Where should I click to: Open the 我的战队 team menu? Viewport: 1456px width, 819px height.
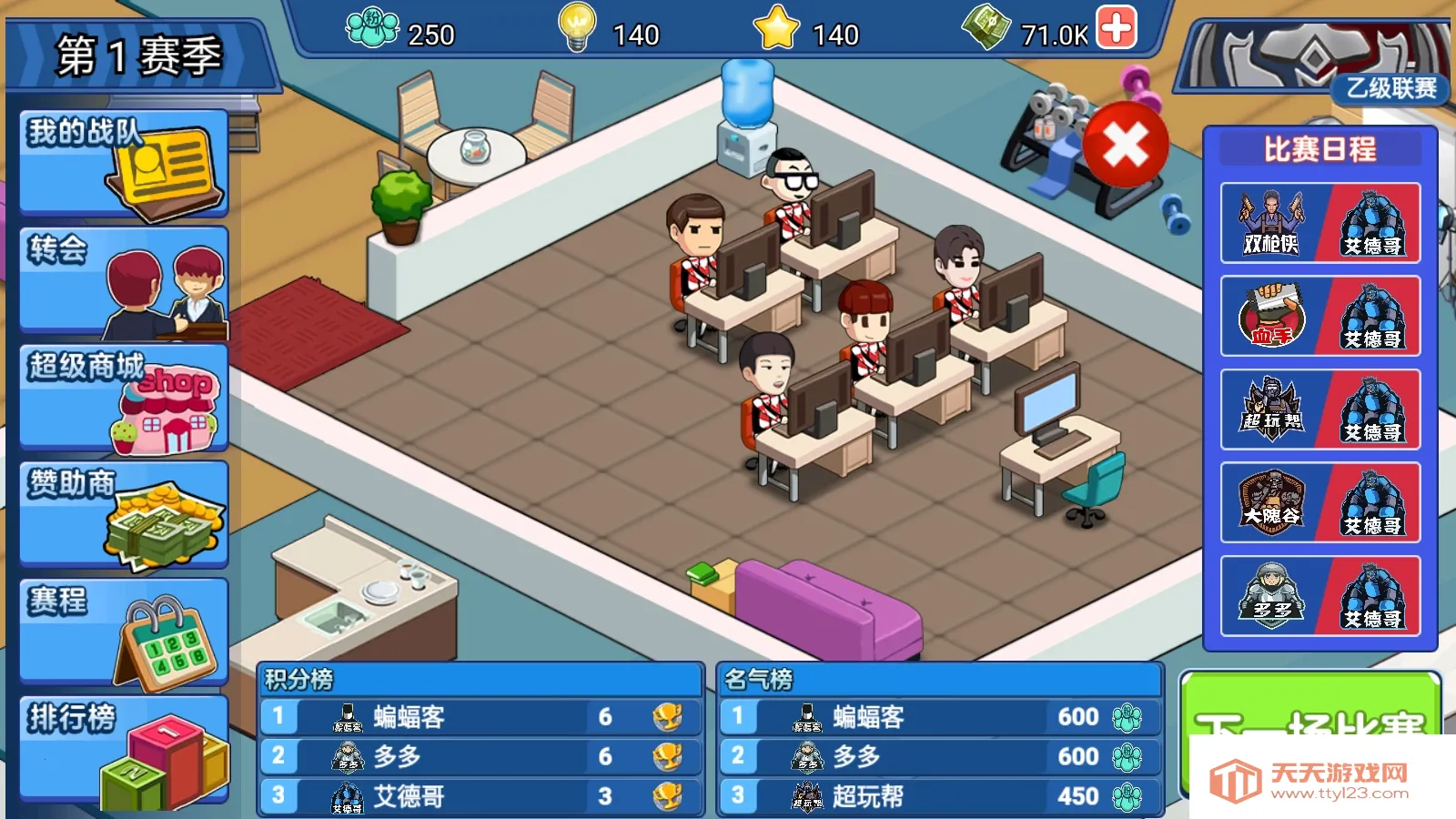click(124, 163)
